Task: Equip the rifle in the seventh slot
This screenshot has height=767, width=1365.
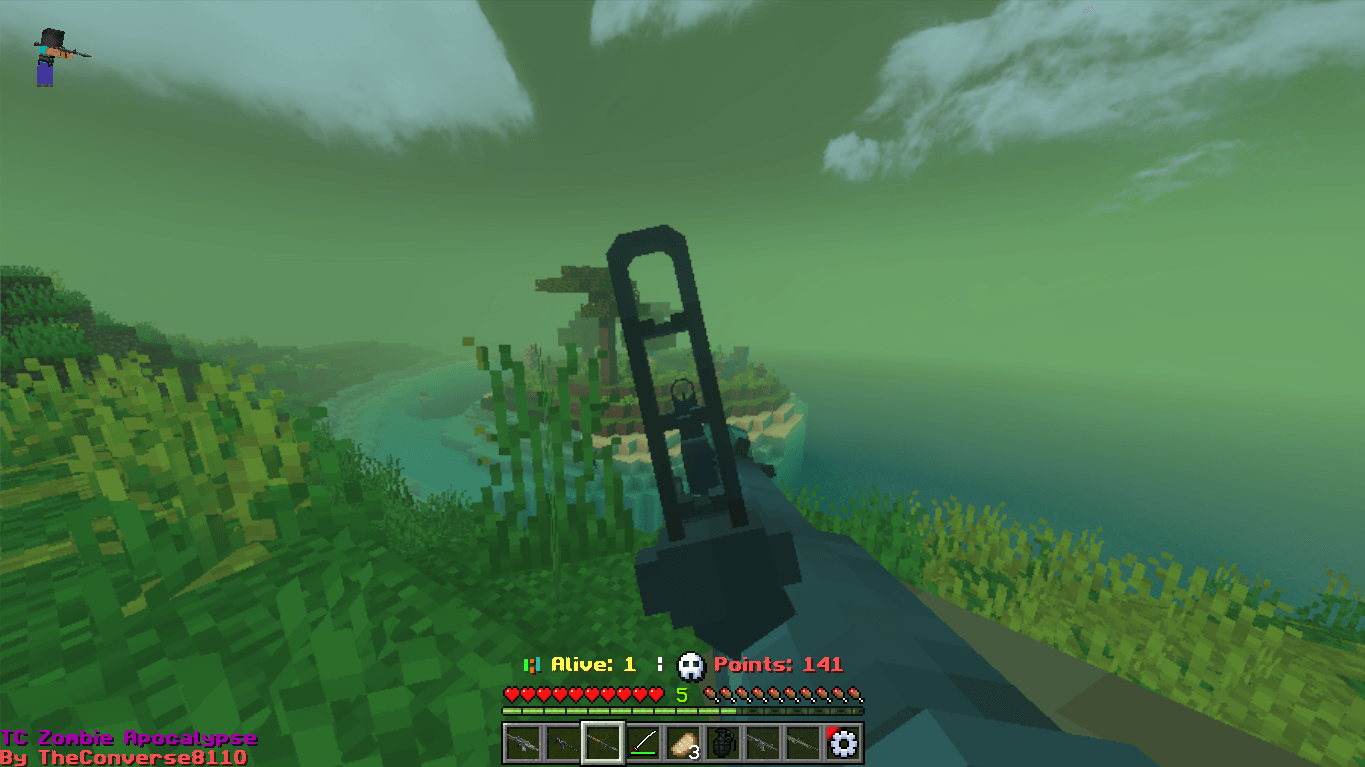Action: [763, 743]
